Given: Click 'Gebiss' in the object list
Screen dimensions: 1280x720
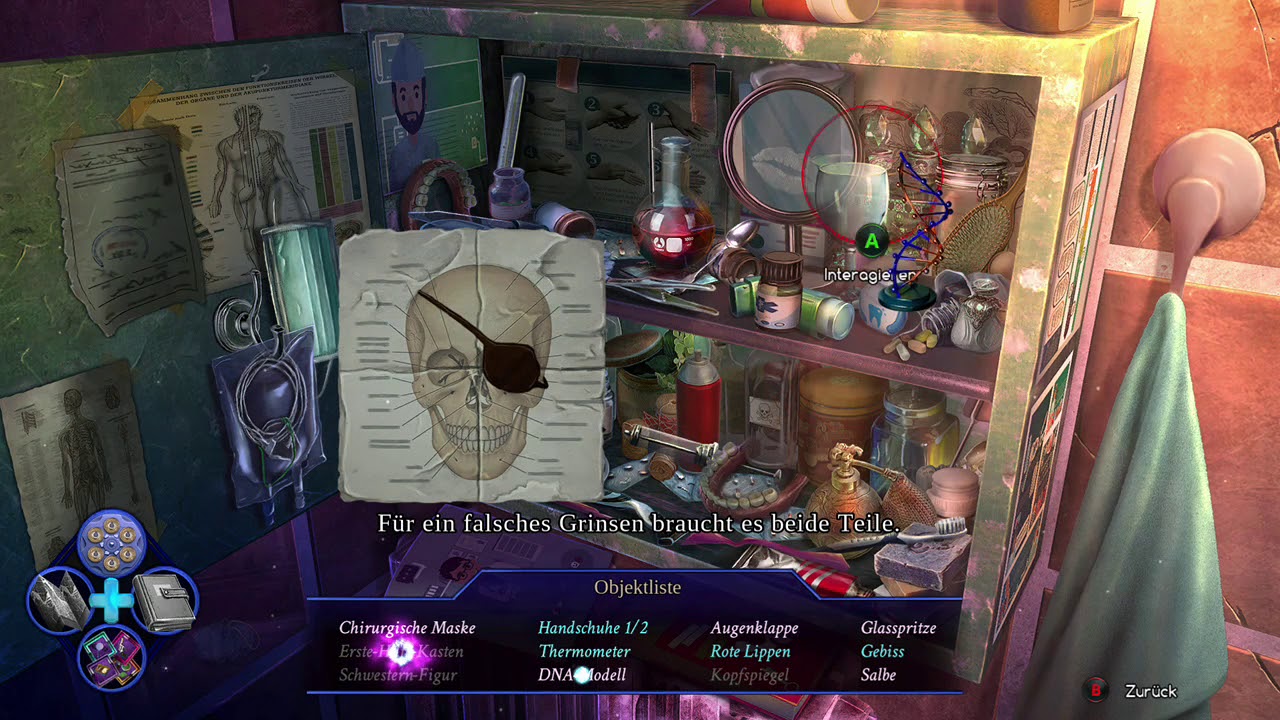Looking at the screenshot, I should tap(882, 652).
